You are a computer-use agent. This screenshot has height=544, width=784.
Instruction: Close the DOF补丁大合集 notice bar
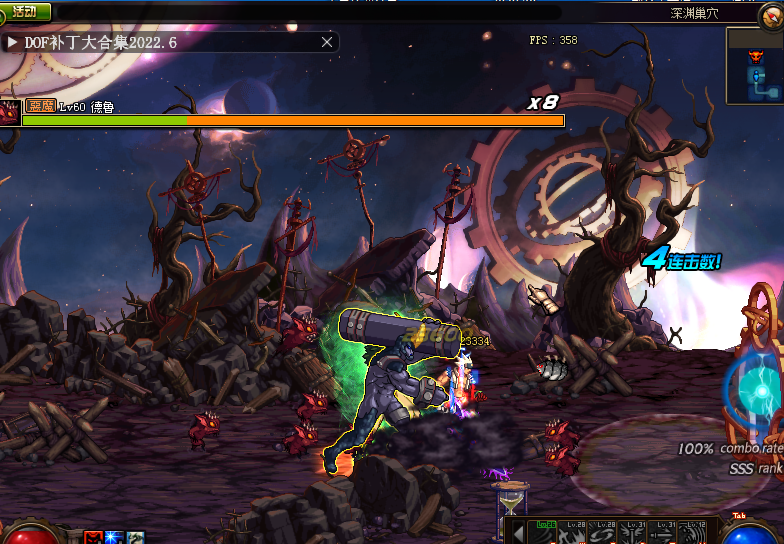327,42
